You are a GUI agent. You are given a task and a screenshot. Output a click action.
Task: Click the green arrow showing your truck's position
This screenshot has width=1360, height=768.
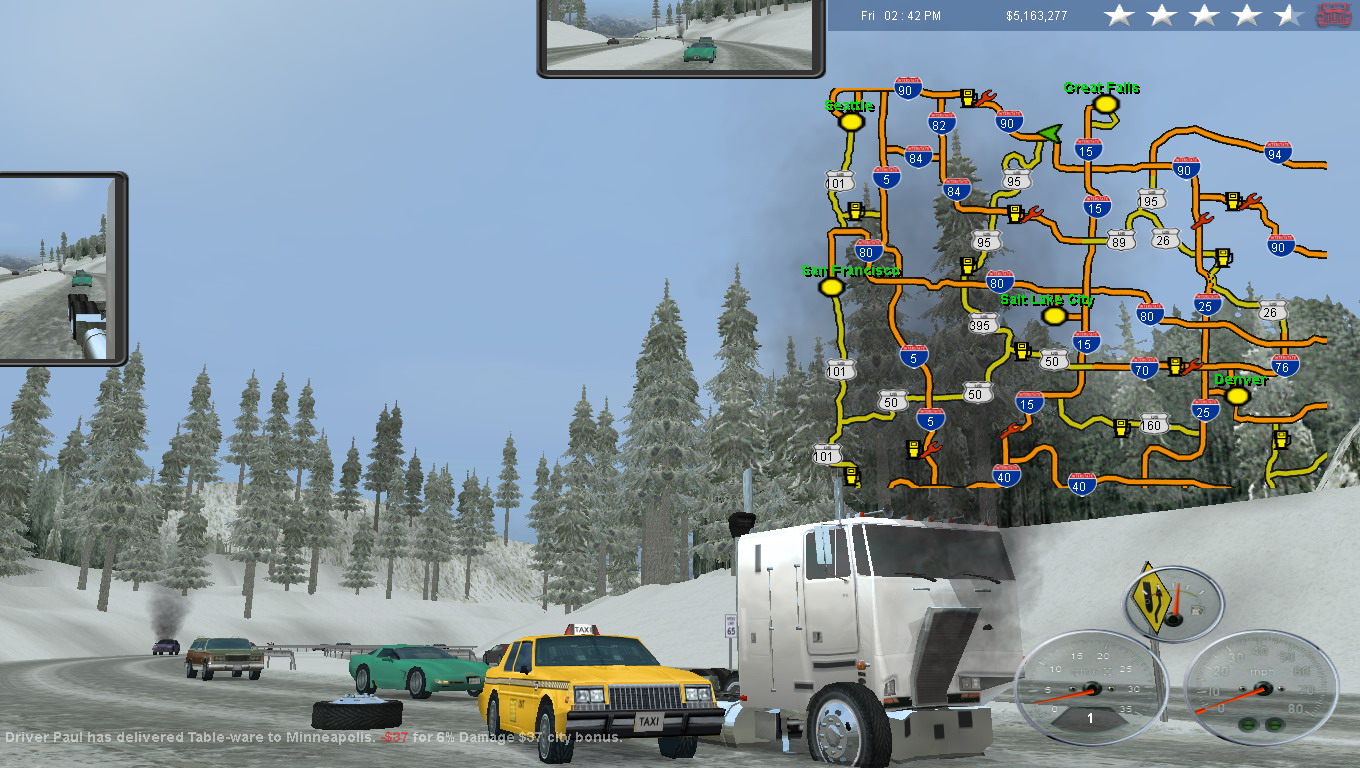coord(1047,133)
